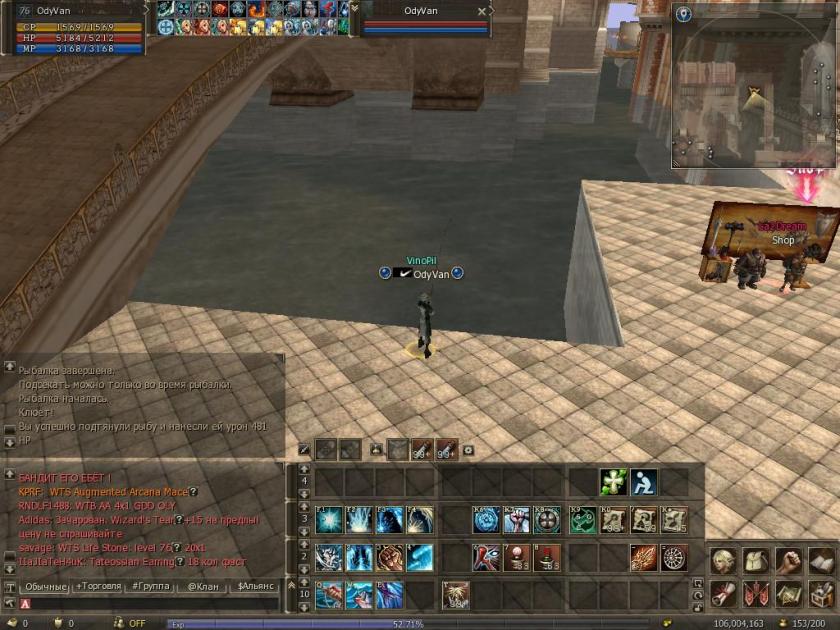Switch to the Альянс chat tab
Viewport: 840px width, 630px height.
(255, 586)
